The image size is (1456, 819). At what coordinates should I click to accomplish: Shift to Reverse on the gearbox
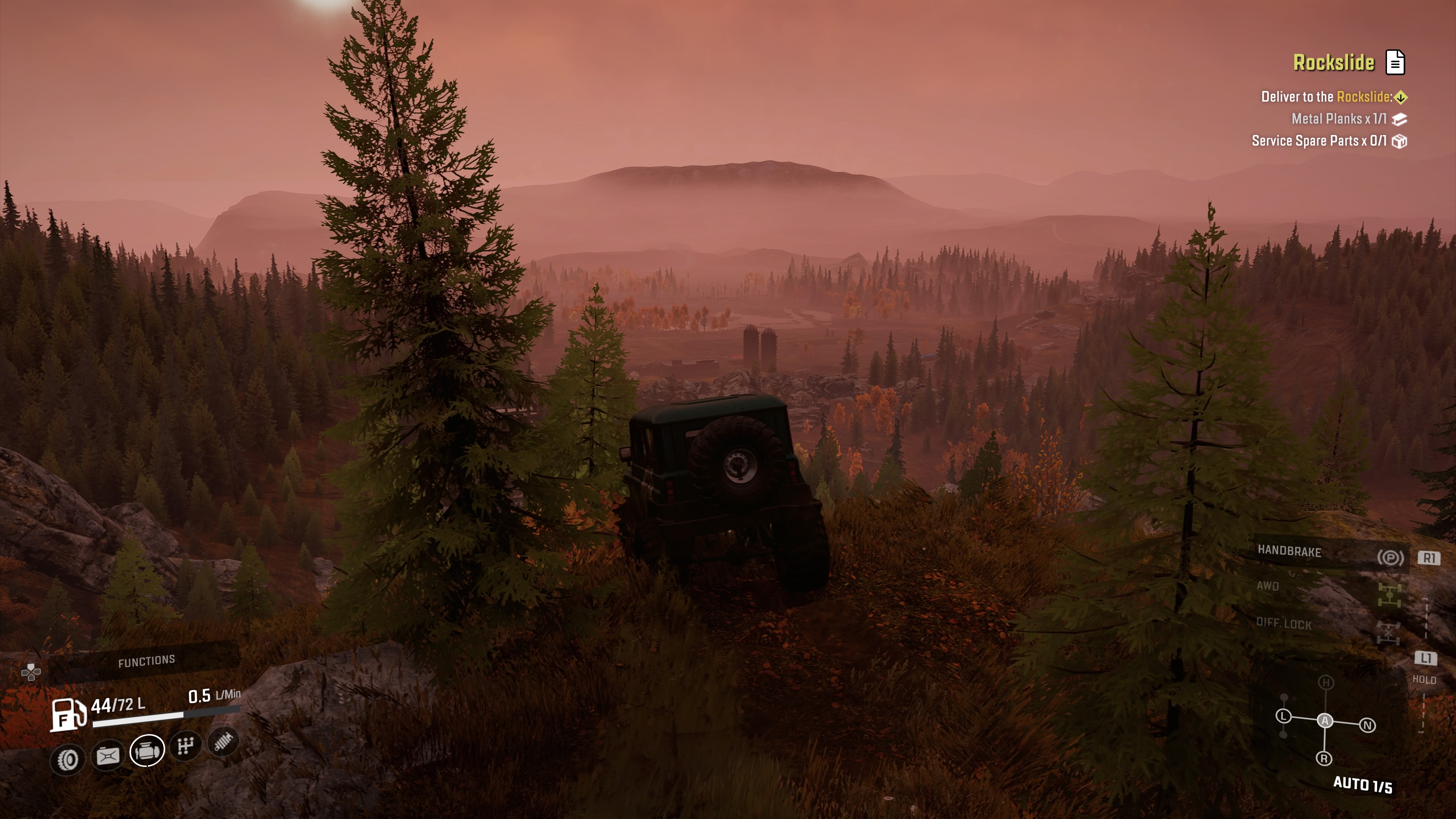click(1324, 758)
